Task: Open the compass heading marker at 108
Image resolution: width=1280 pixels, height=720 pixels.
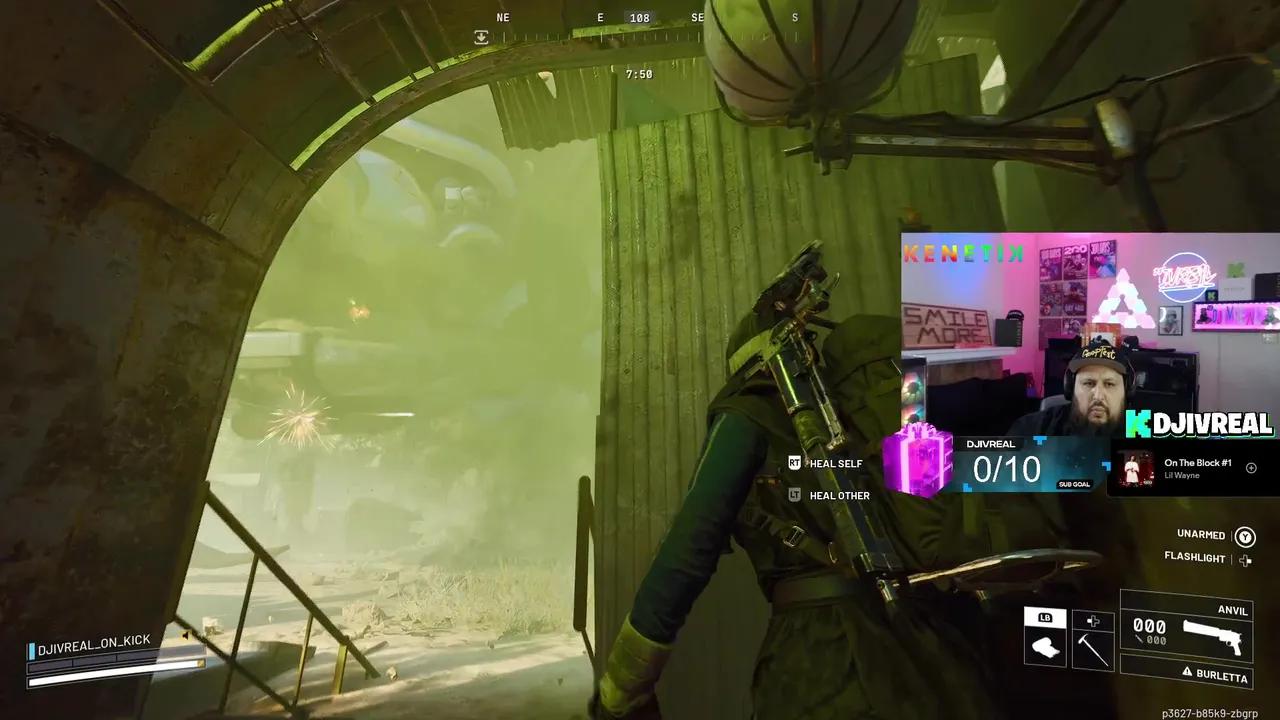Action: (x=639, y=17)
